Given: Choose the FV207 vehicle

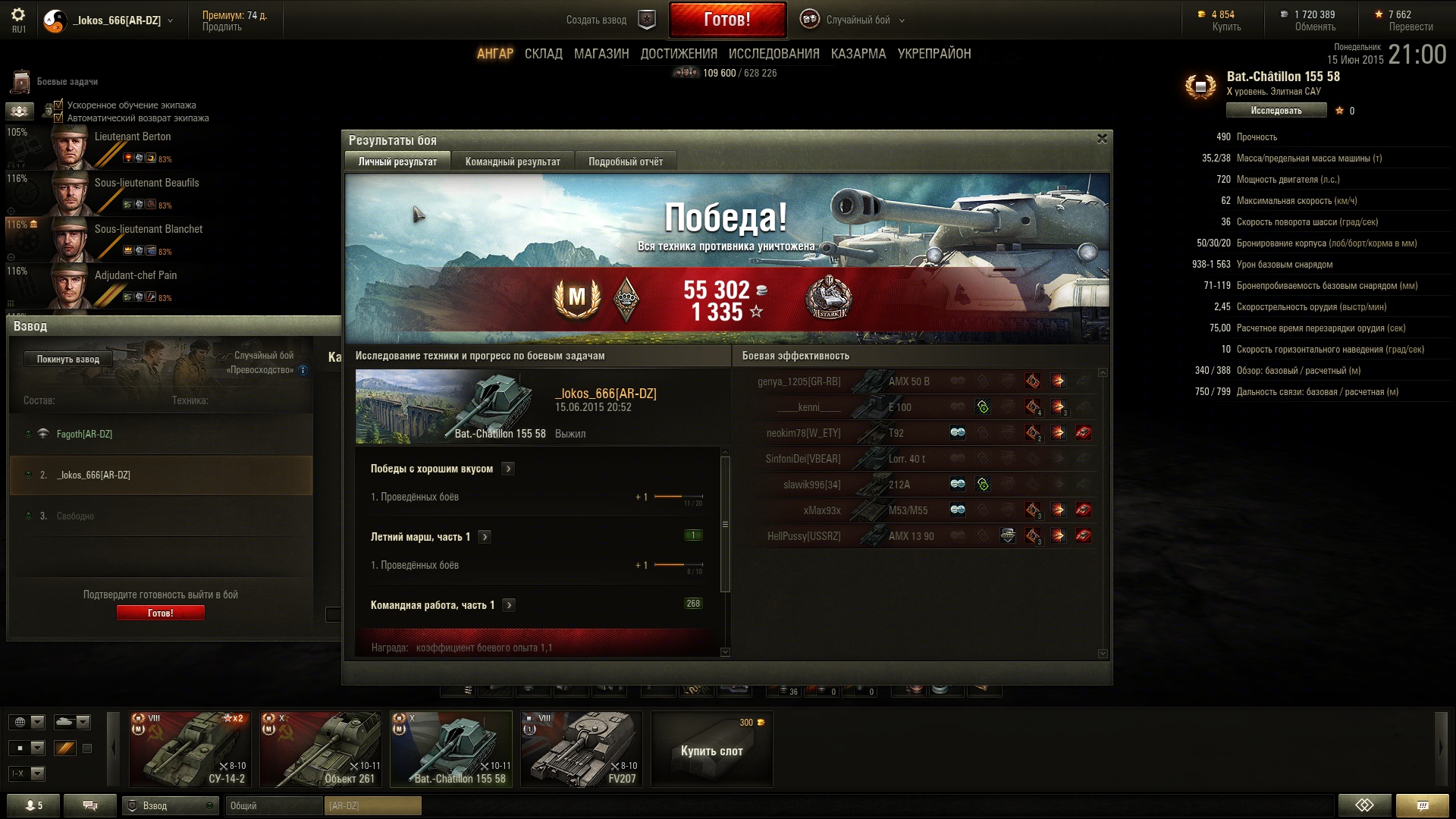Looking at the screenshot, I should [x=582, y=749].
